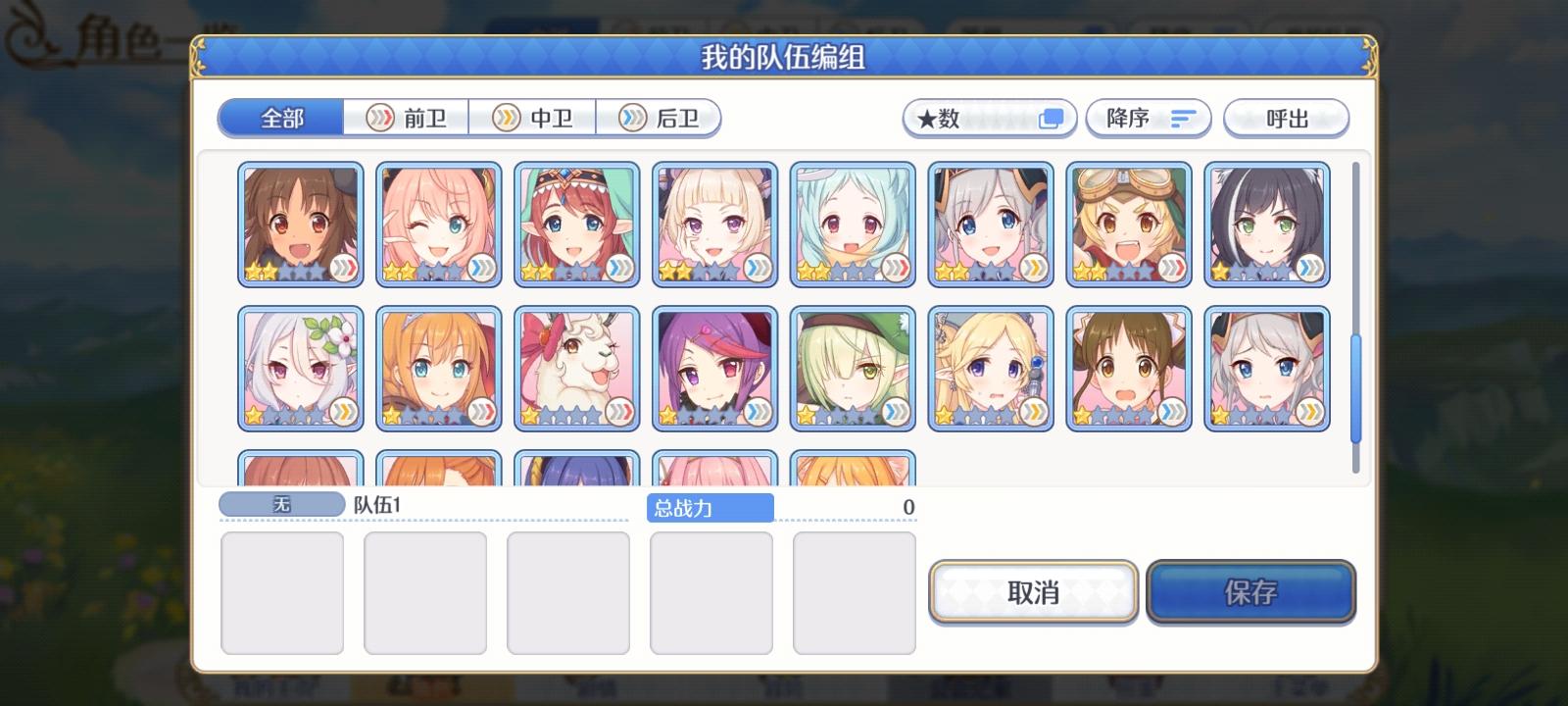Toggle the ★数 star-count filter
Image resolution: width=1568 pixels, height=706 pixels.
pos(988,117)
